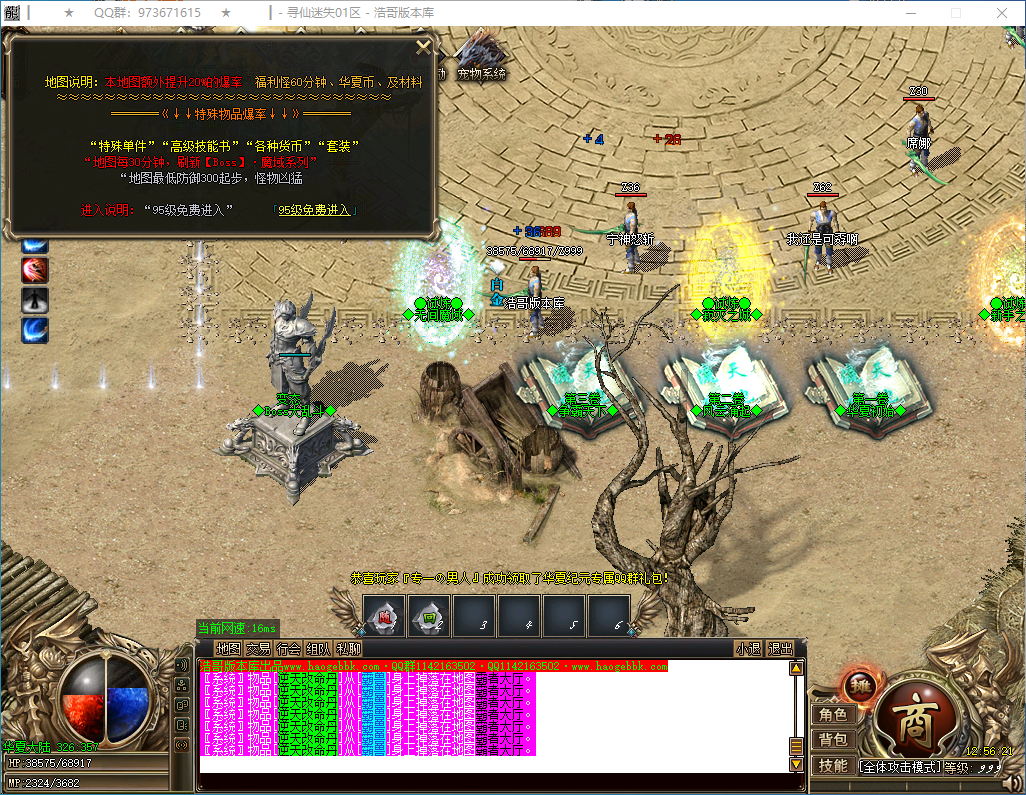The image size is (1026, 795).
Task: Close the map description dialog
Action: pos(423,46)
